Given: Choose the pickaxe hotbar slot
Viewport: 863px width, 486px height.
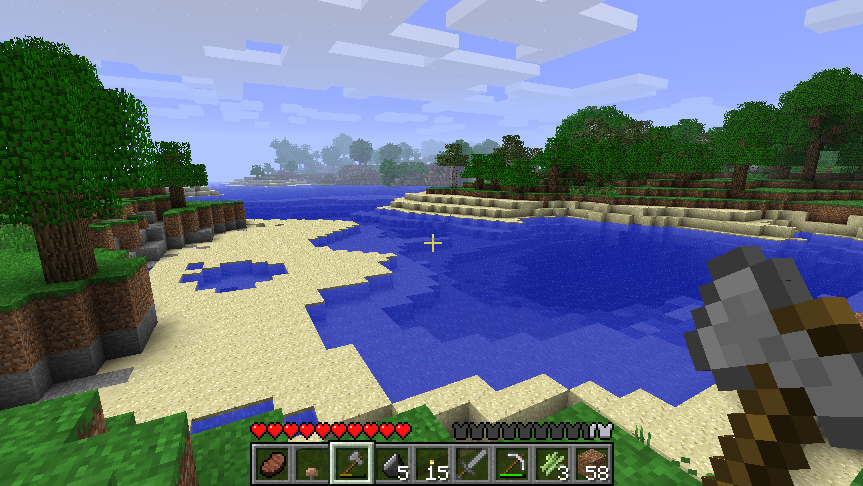Looking at the screenshot, I should (512, 463).
